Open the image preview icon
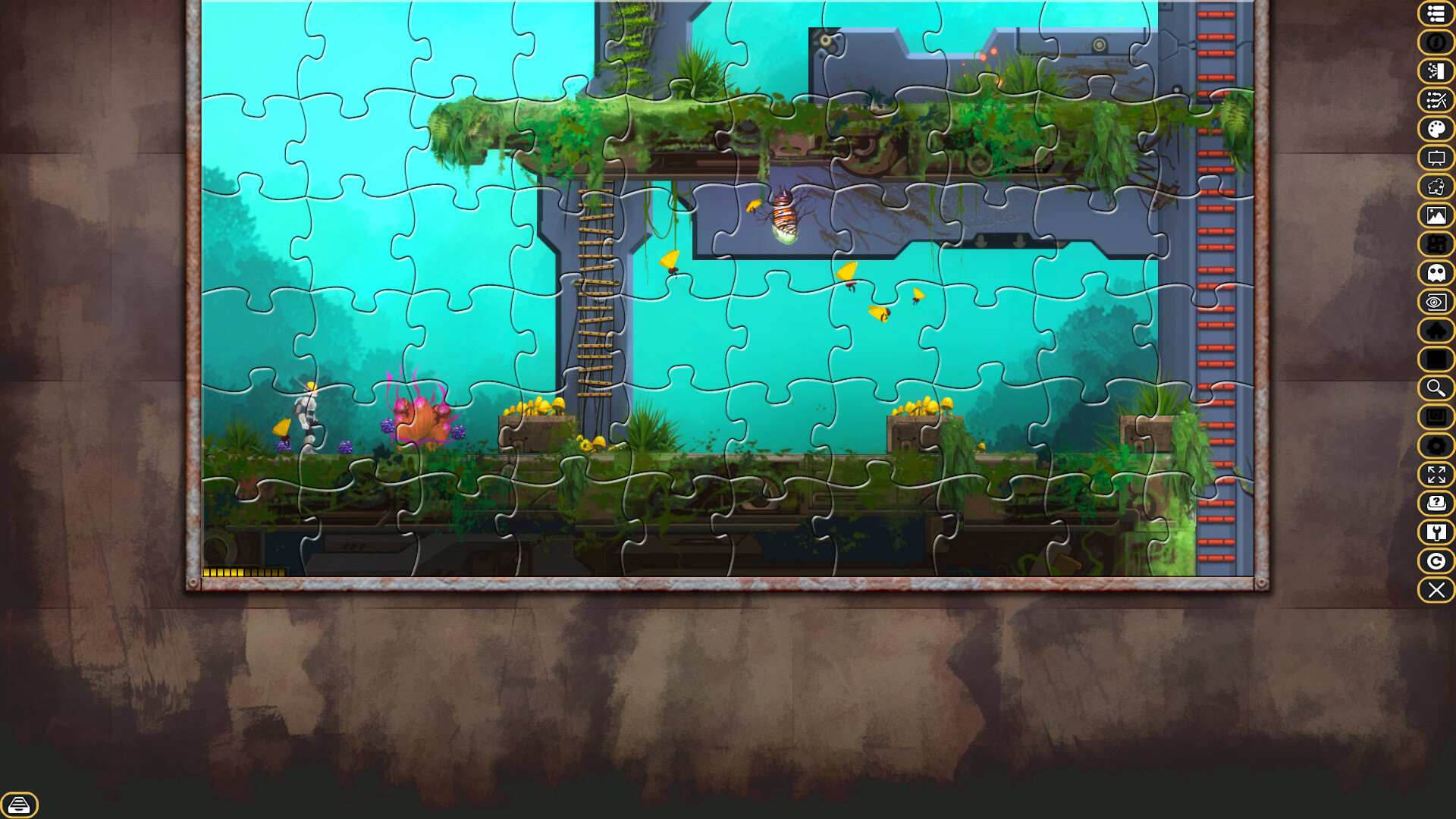1456x819 pixels. pos(1436,216)
